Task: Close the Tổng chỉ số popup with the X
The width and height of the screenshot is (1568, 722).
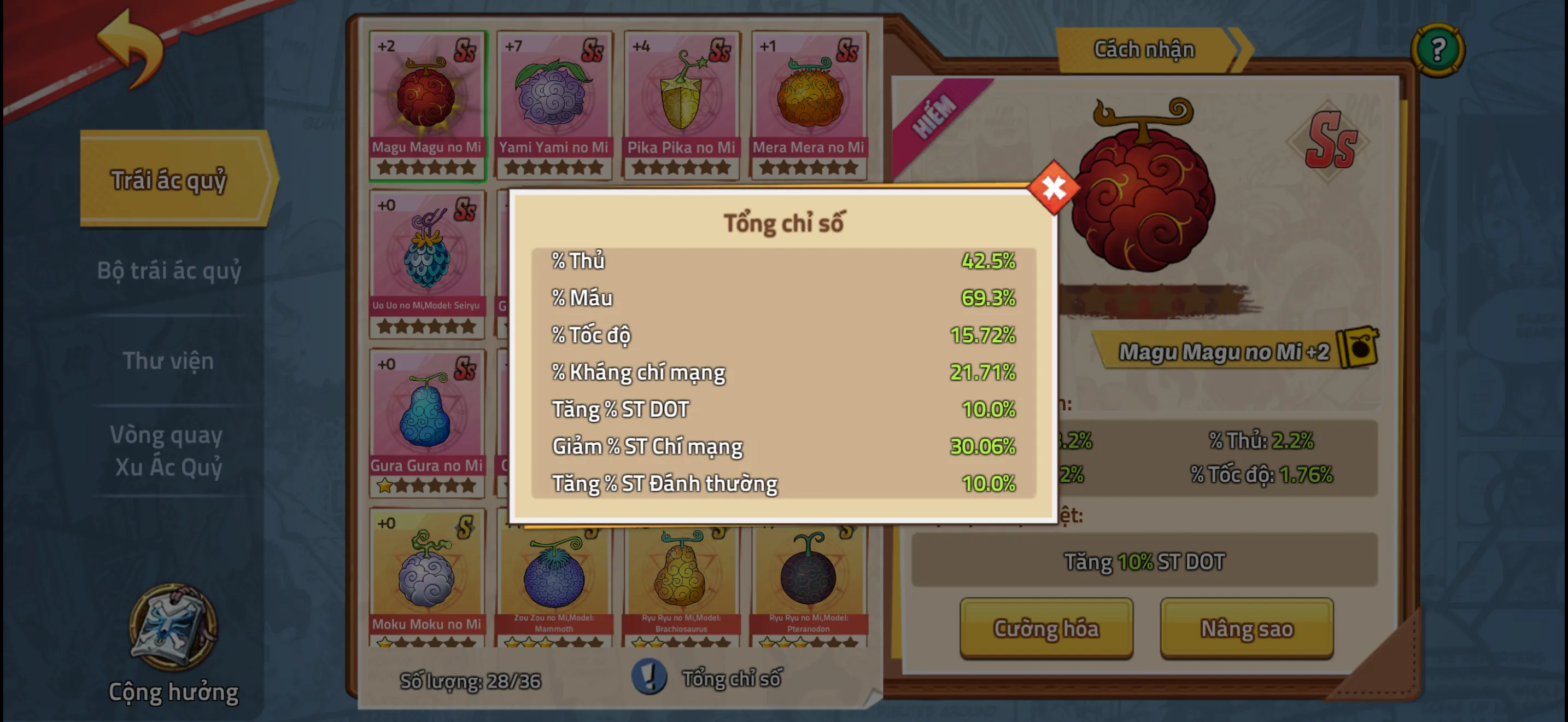Action: click(x=1053, y=188)
